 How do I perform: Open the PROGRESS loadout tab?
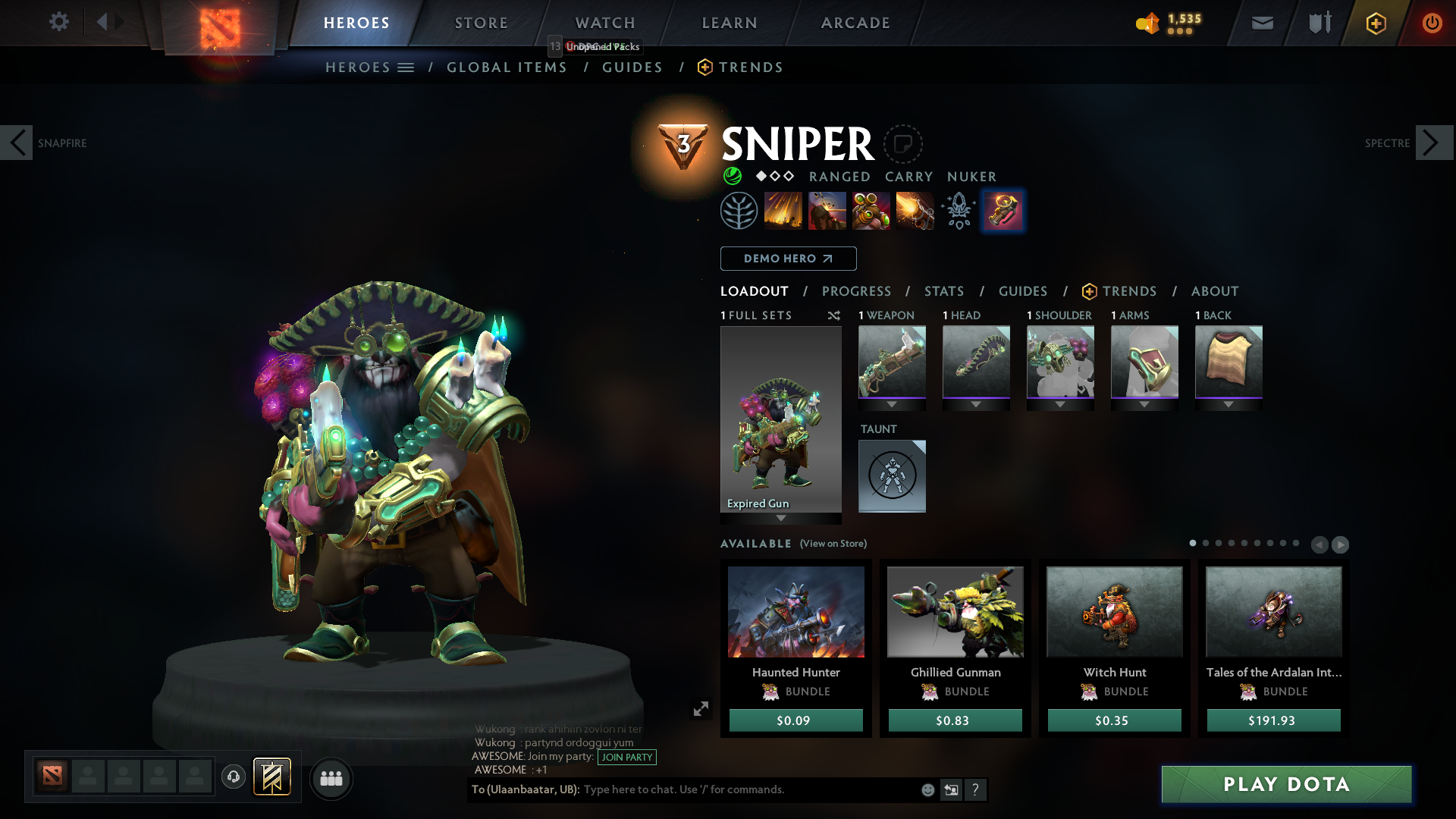[x=857, y=291]
